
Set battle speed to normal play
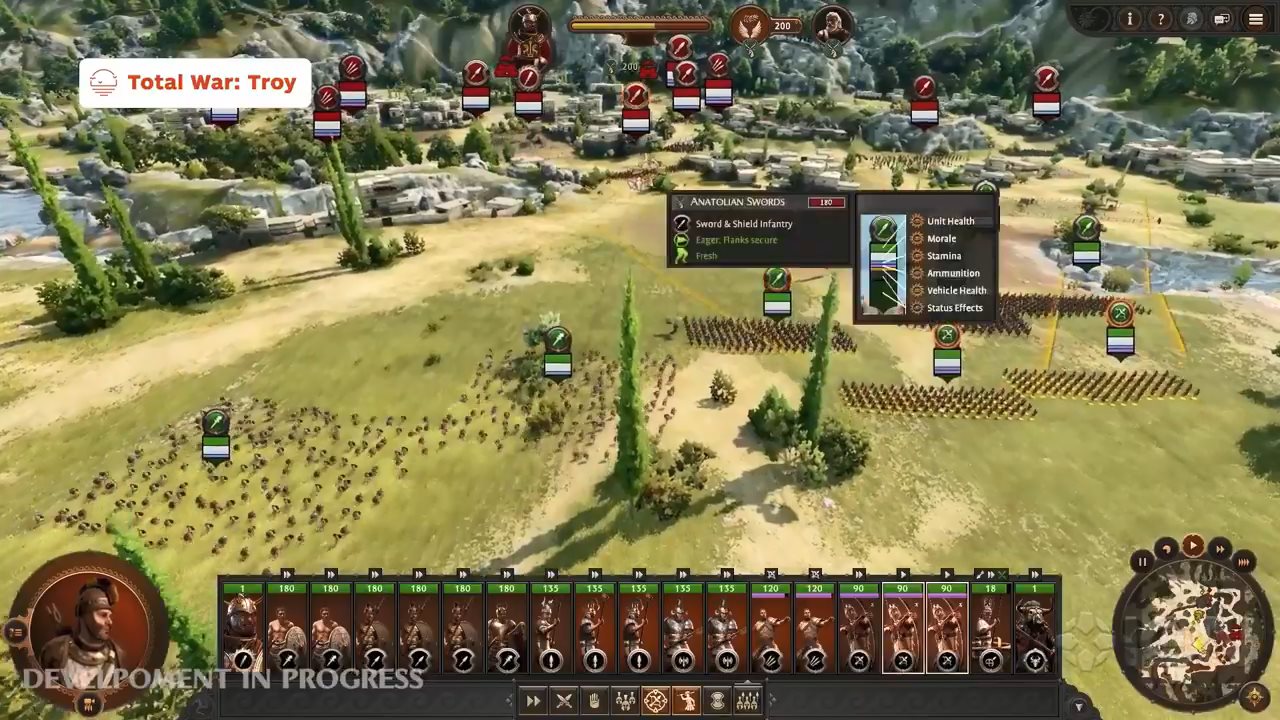pyautogui.click(x=1192, y=545)
